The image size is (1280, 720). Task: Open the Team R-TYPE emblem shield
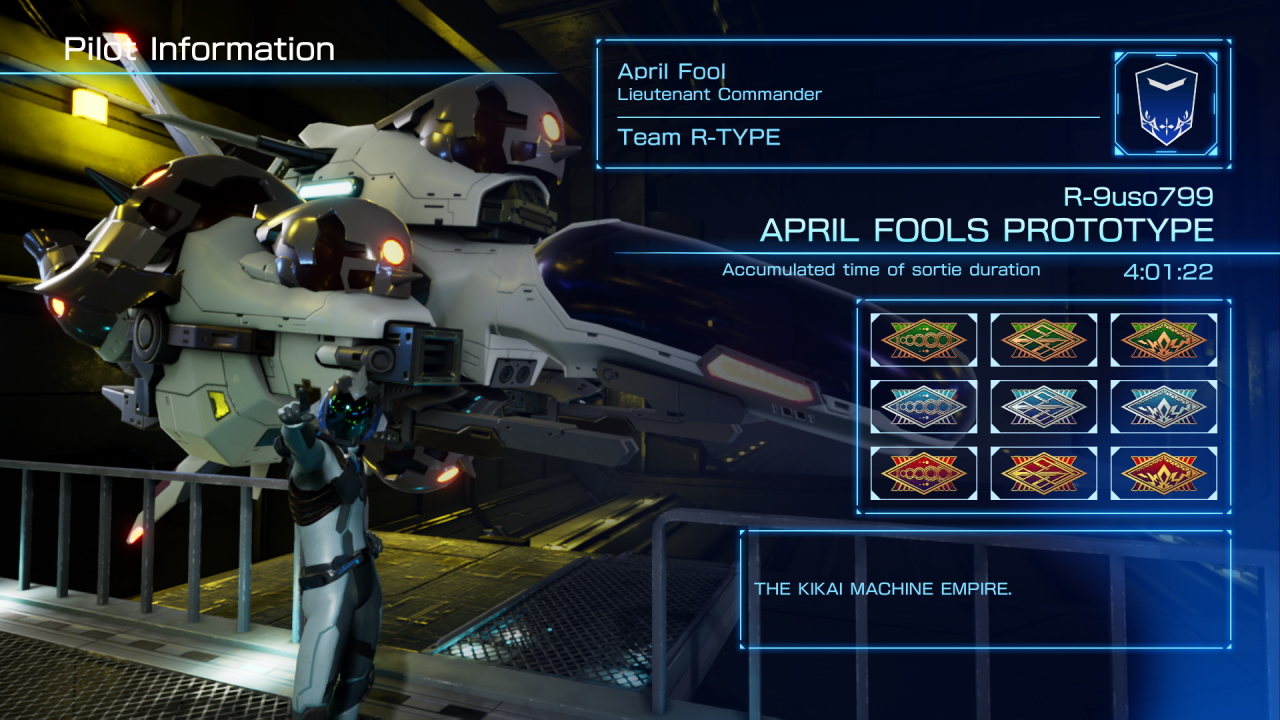(x=1167, y=103)
